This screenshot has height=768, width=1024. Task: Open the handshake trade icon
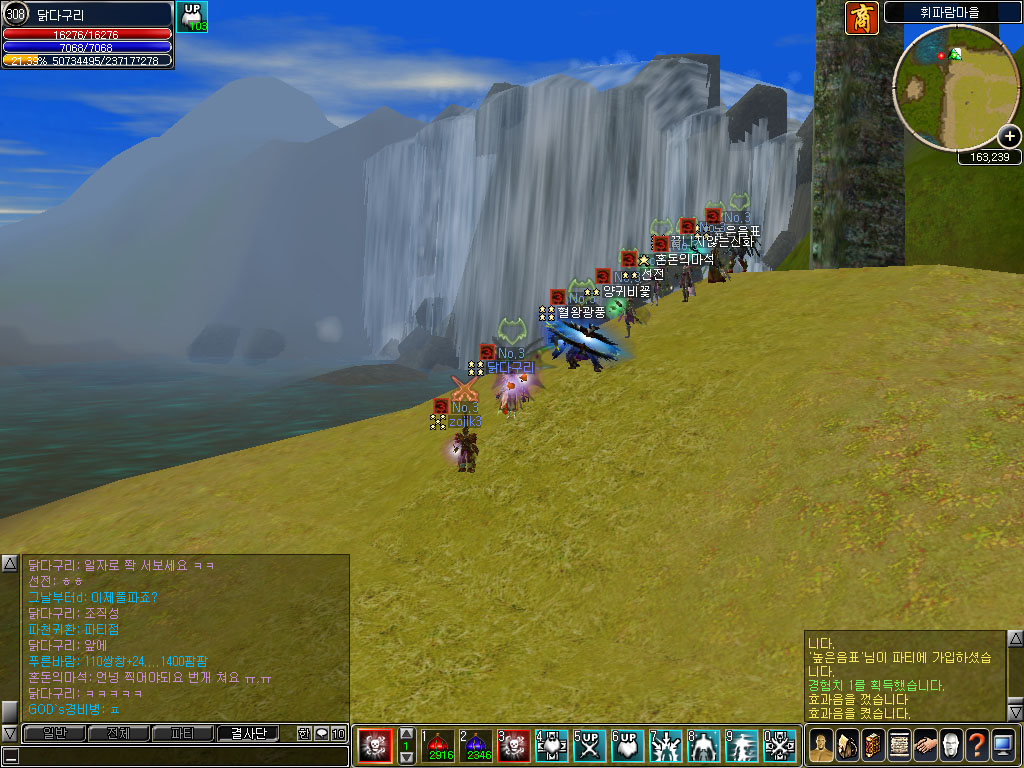coord(924,745)
